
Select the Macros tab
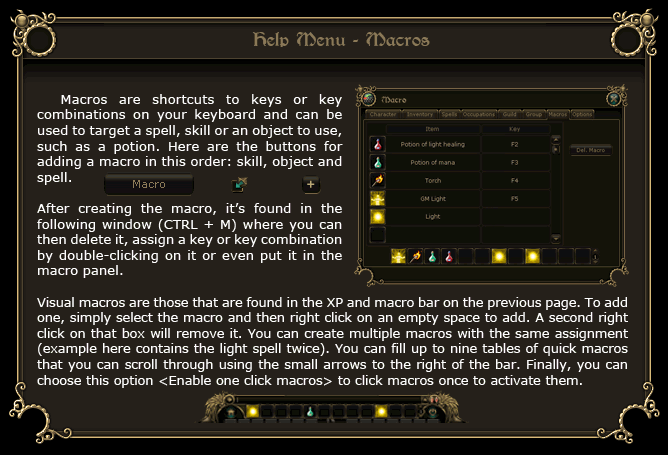coord(558,115)
